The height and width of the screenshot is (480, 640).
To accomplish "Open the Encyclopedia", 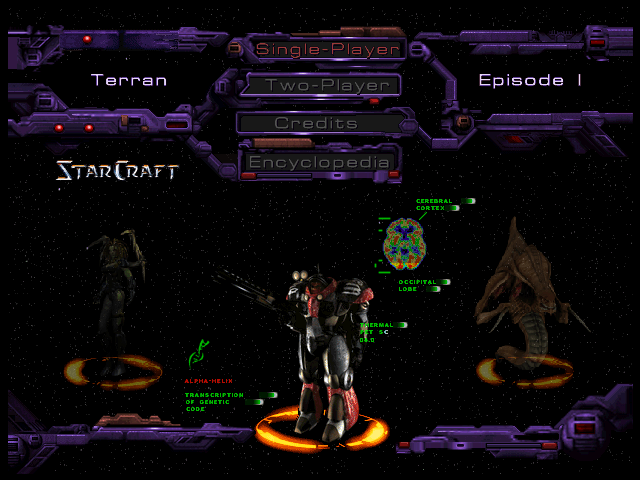I will [x=316, y=161].
